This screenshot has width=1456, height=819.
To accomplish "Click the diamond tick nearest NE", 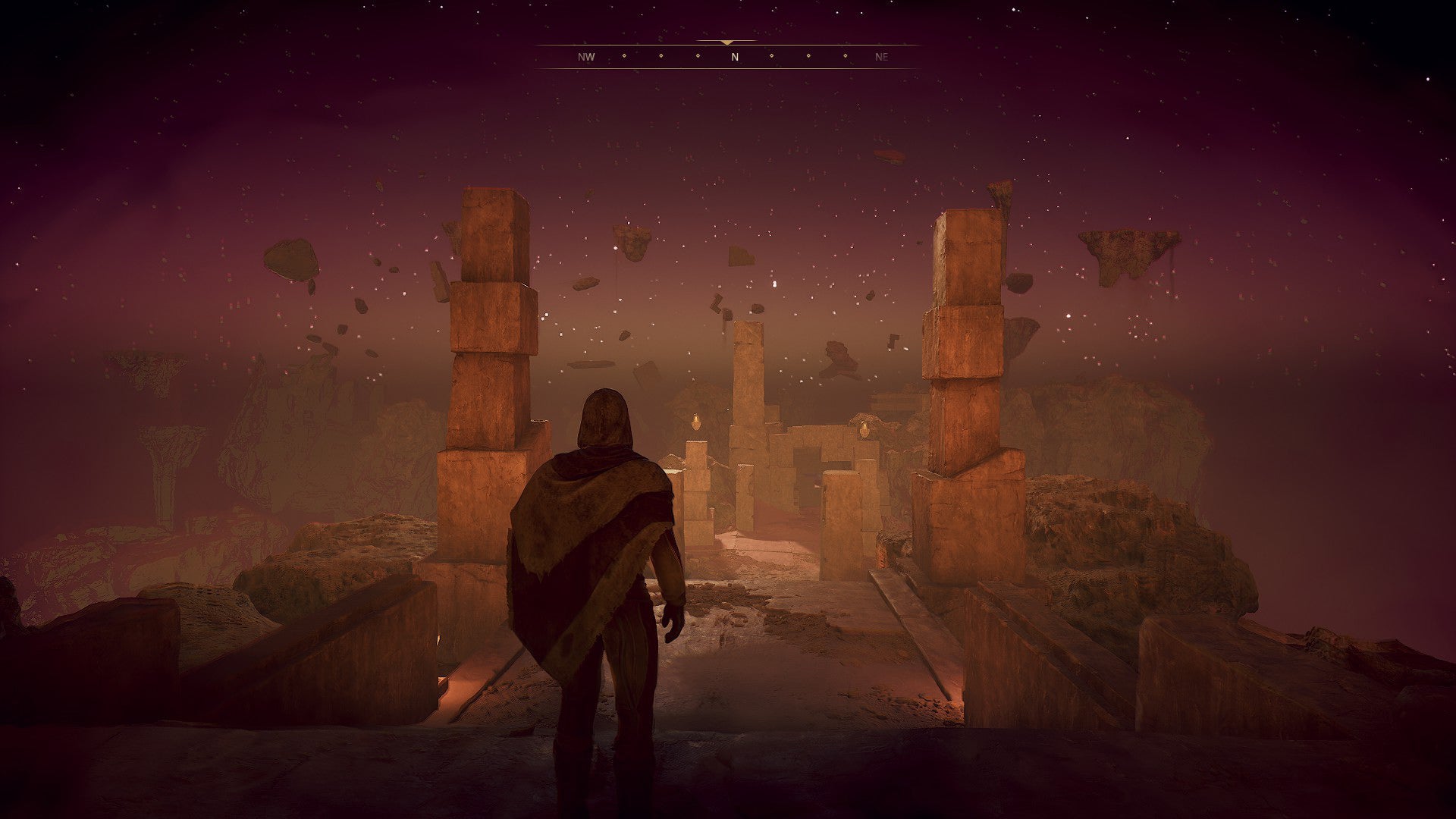I will click(x=845, y=56).
